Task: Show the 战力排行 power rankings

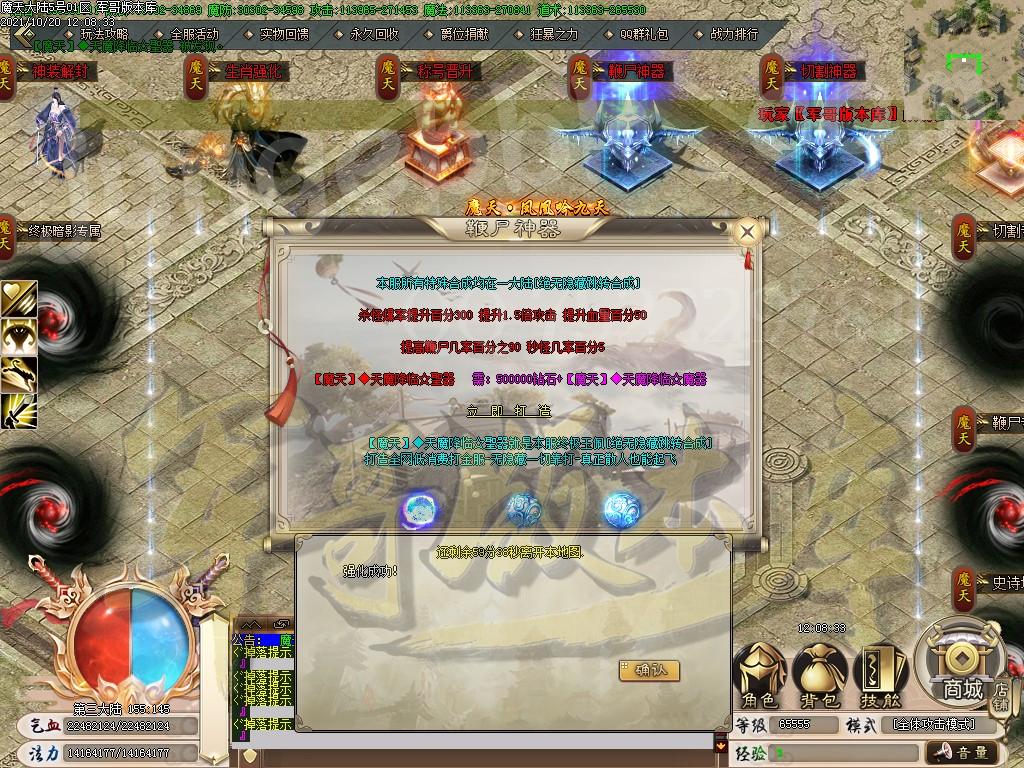Action: pyautogui.click(x=734, y=33)
